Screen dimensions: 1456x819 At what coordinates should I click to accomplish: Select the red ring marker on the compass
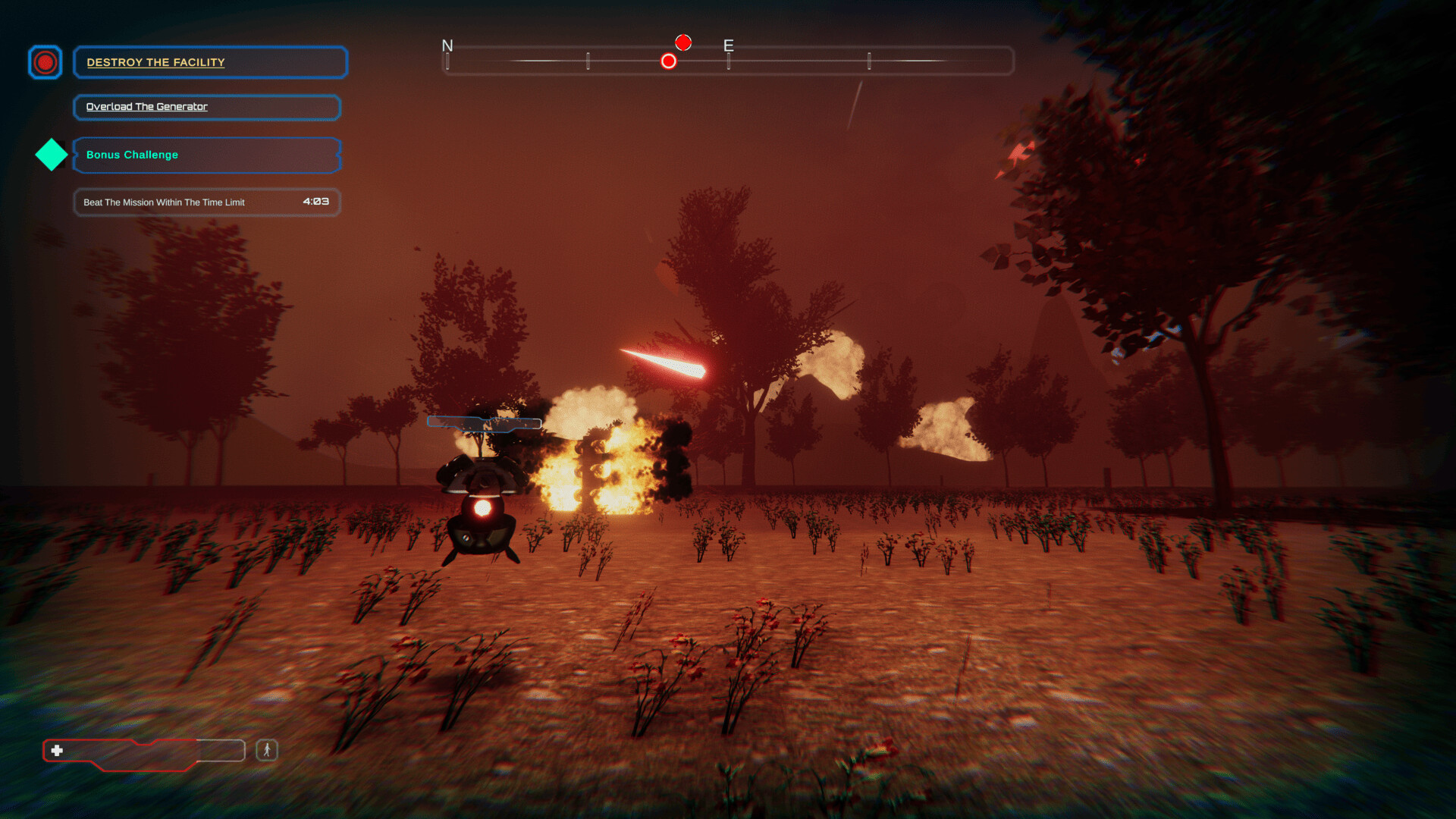[x=668, y=61]
